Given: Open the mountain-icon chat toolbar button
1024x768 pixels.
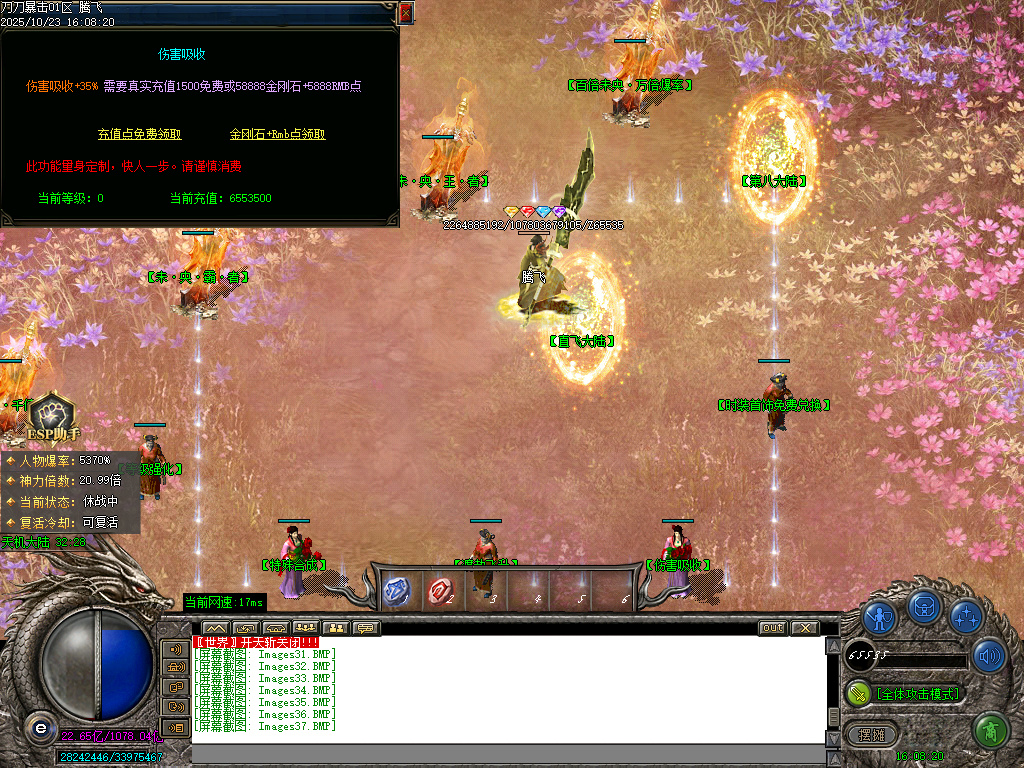Looking at the screenshot, I should (215, 628).
